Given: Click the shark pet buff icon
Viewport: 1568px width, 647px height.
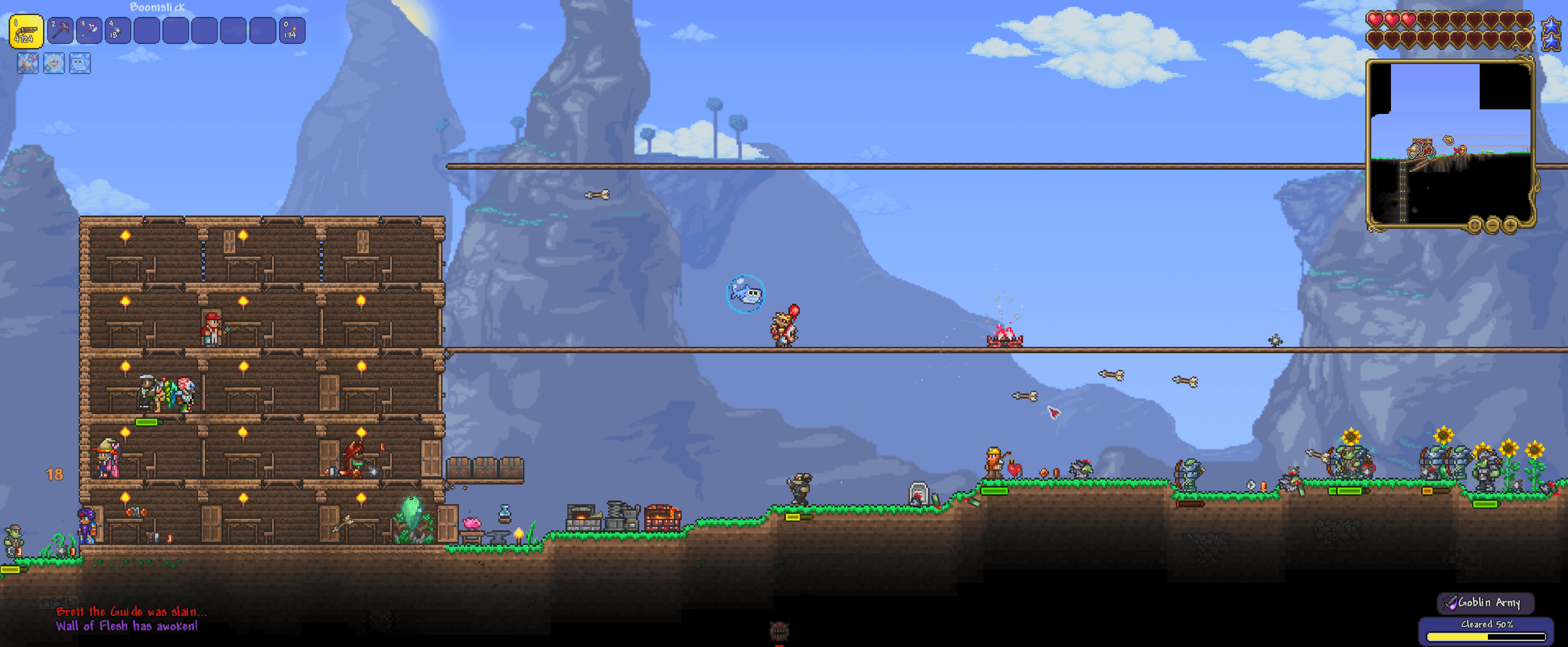Looking at the screenshot, I should (x=81, y=63).
